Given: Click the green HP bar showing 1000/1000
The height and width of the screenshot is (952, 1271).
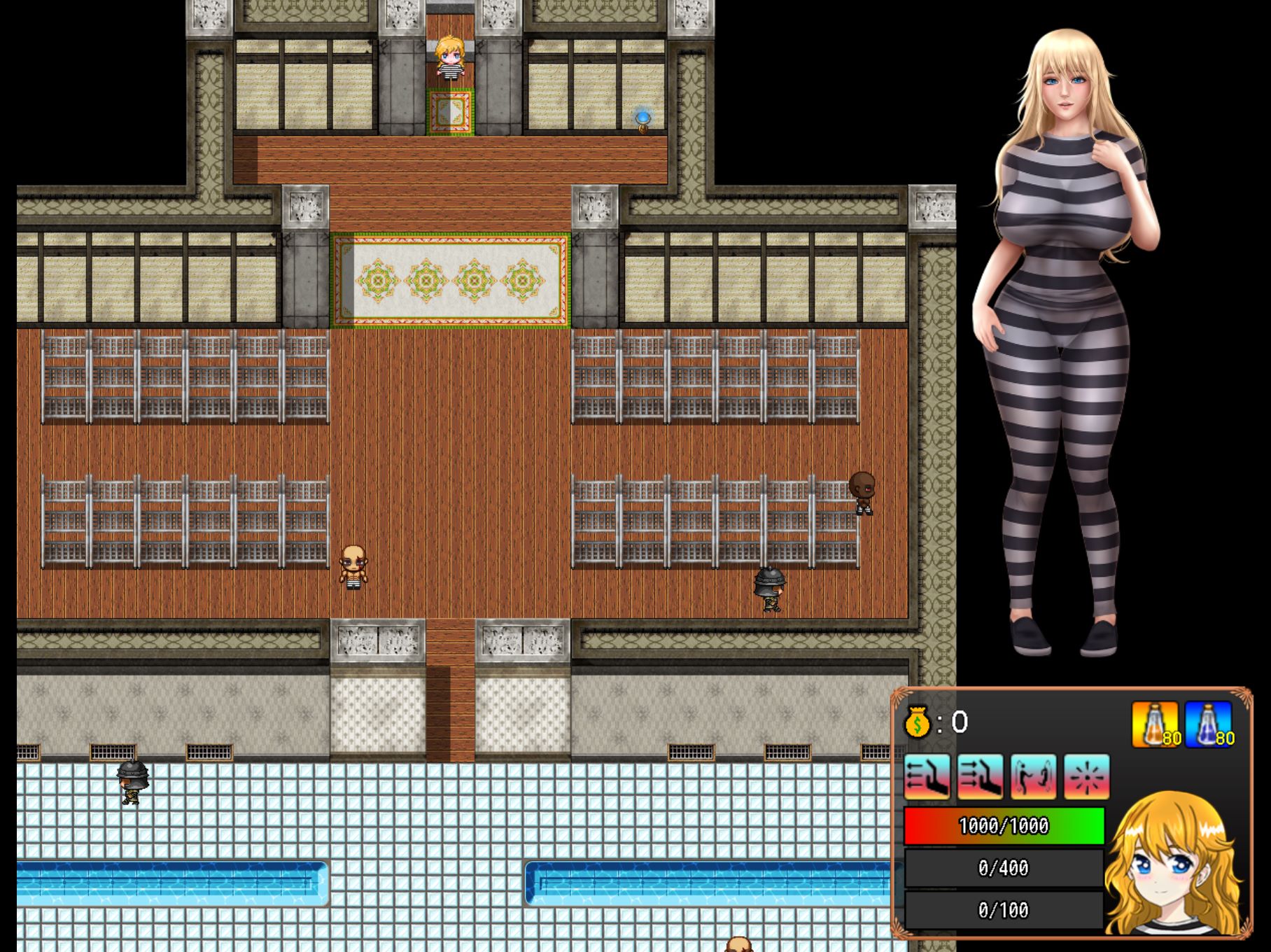Looking at the screenshot, I should pos(1003,826).
